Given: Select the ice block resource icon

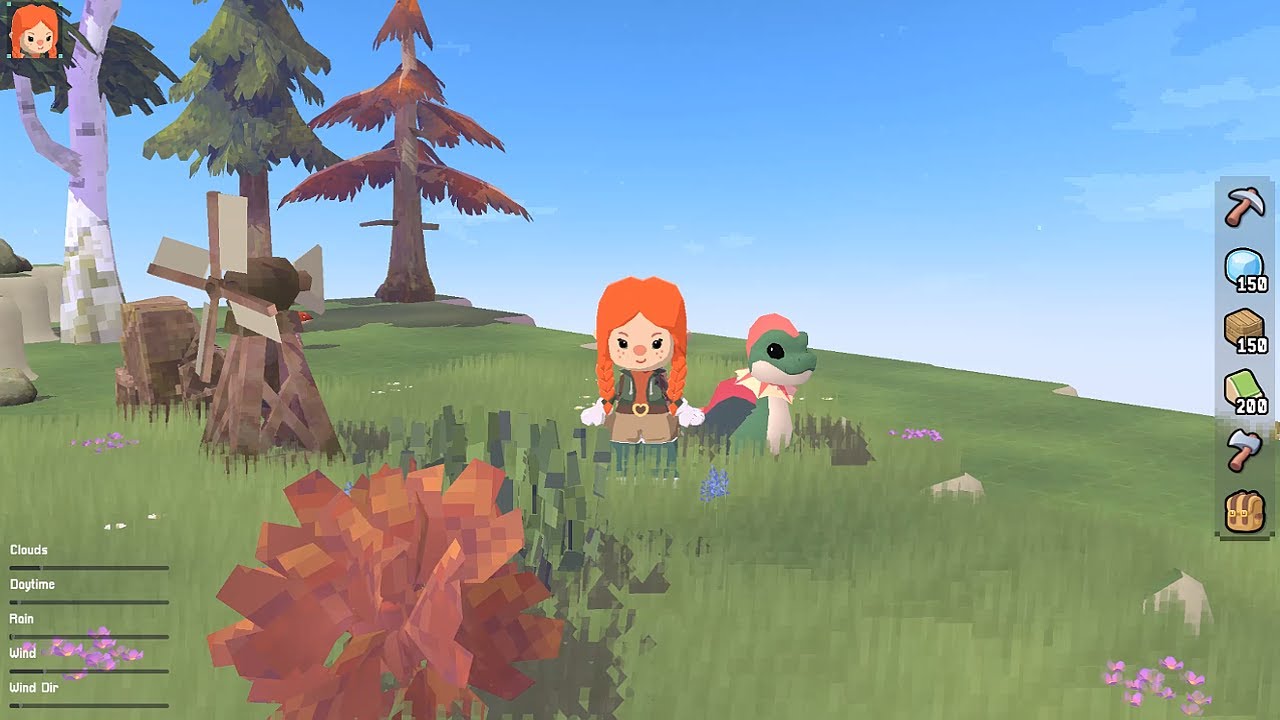Looking at the screenshot, I should 1243,265.
